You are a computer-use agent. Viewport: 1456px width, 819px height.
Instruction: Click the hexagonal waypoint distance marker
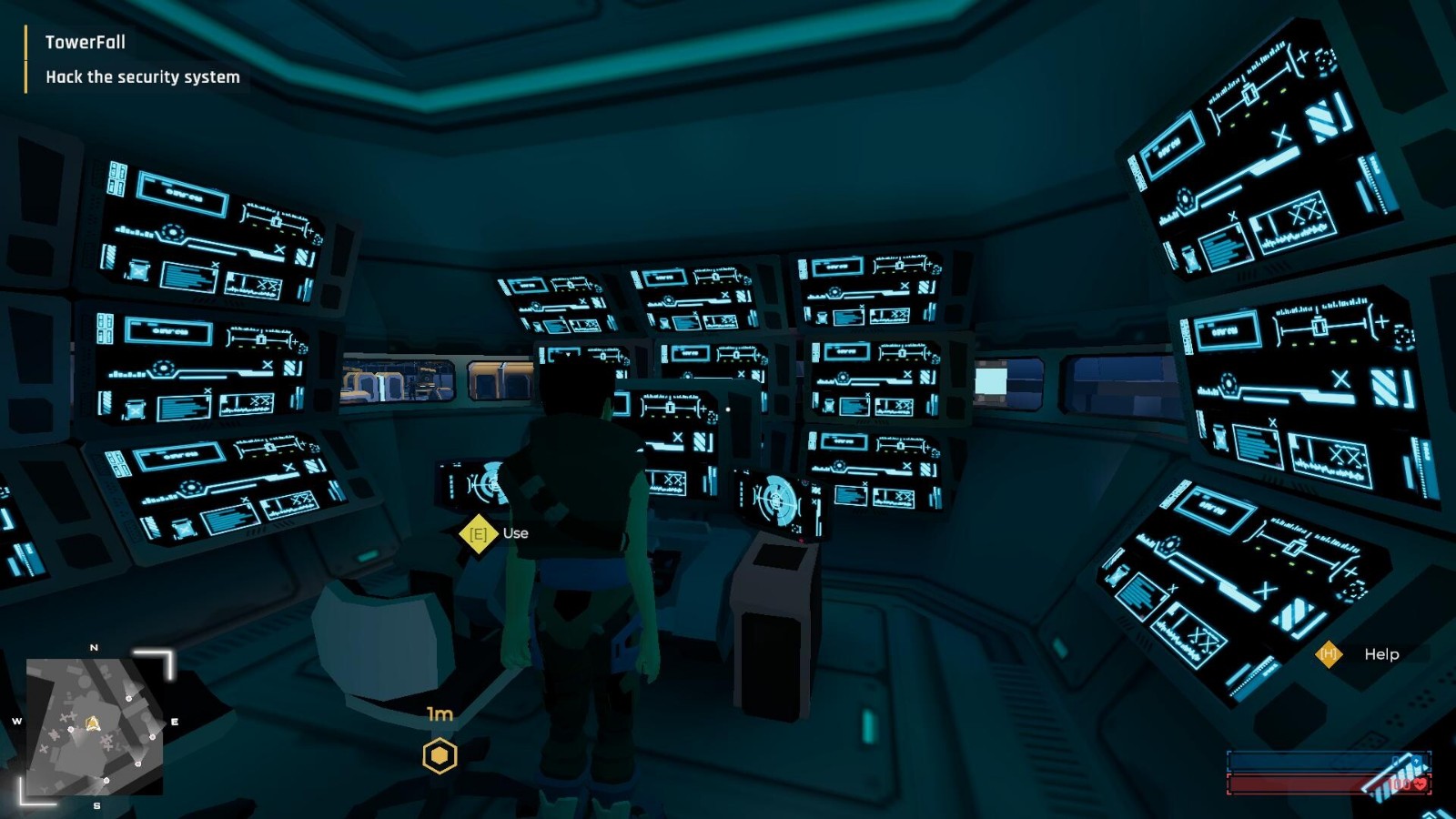[x=440, y=755]
